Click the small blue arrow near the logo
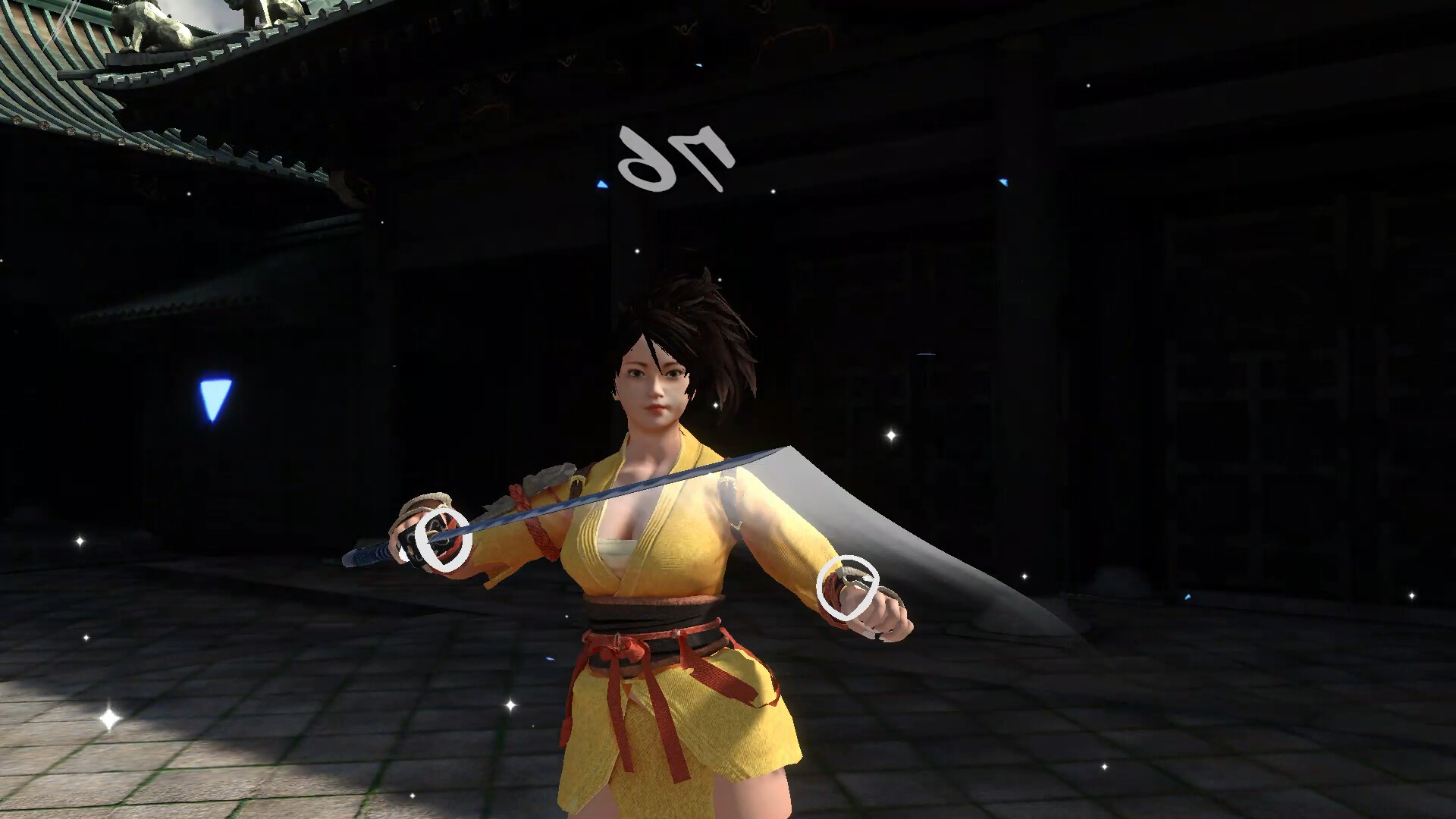 tap(601, 182)
